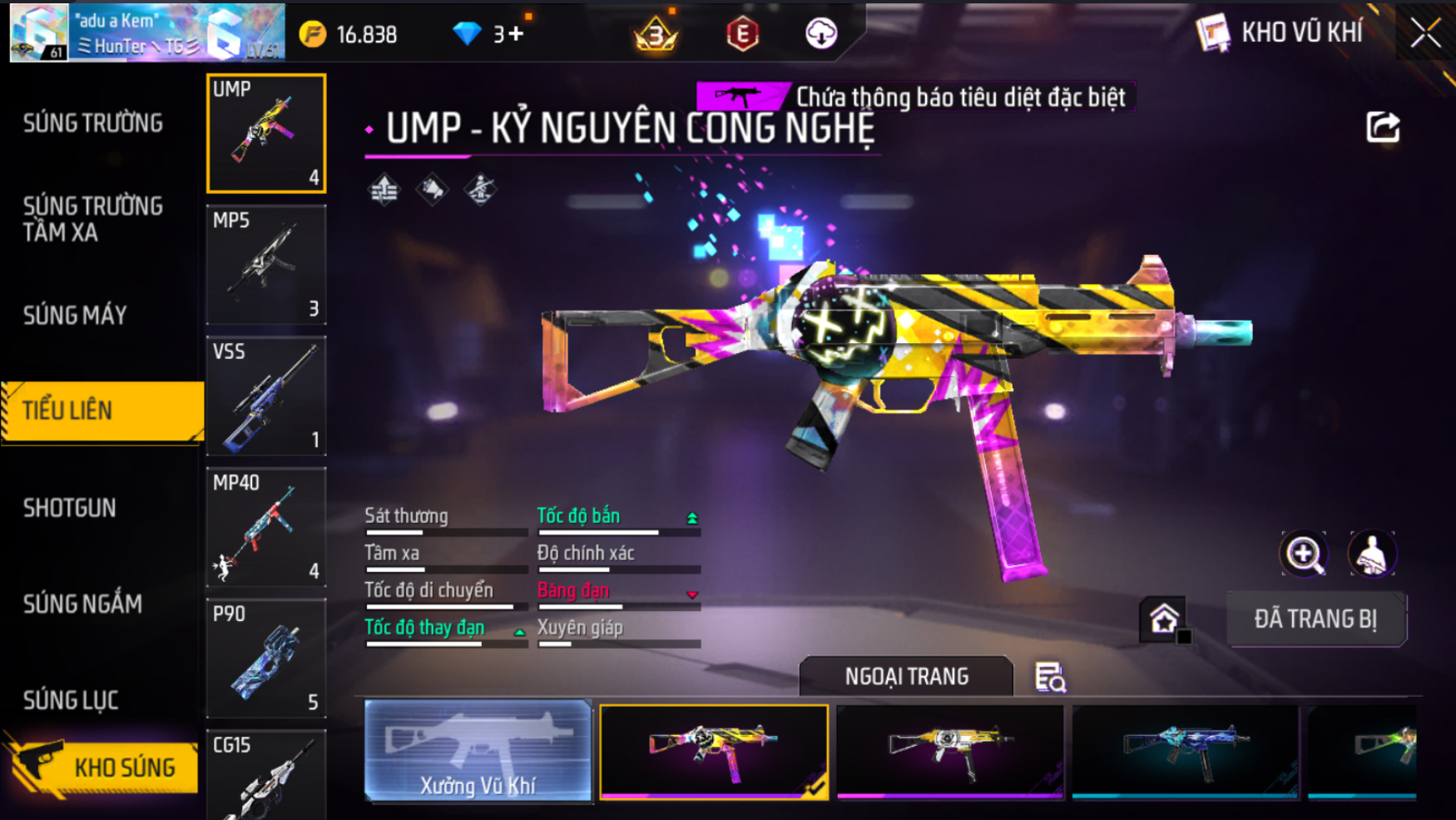Choose the Shotgun category
Image resolution: width=1456 pixels, height=820 pixels.
pos(70,508)
